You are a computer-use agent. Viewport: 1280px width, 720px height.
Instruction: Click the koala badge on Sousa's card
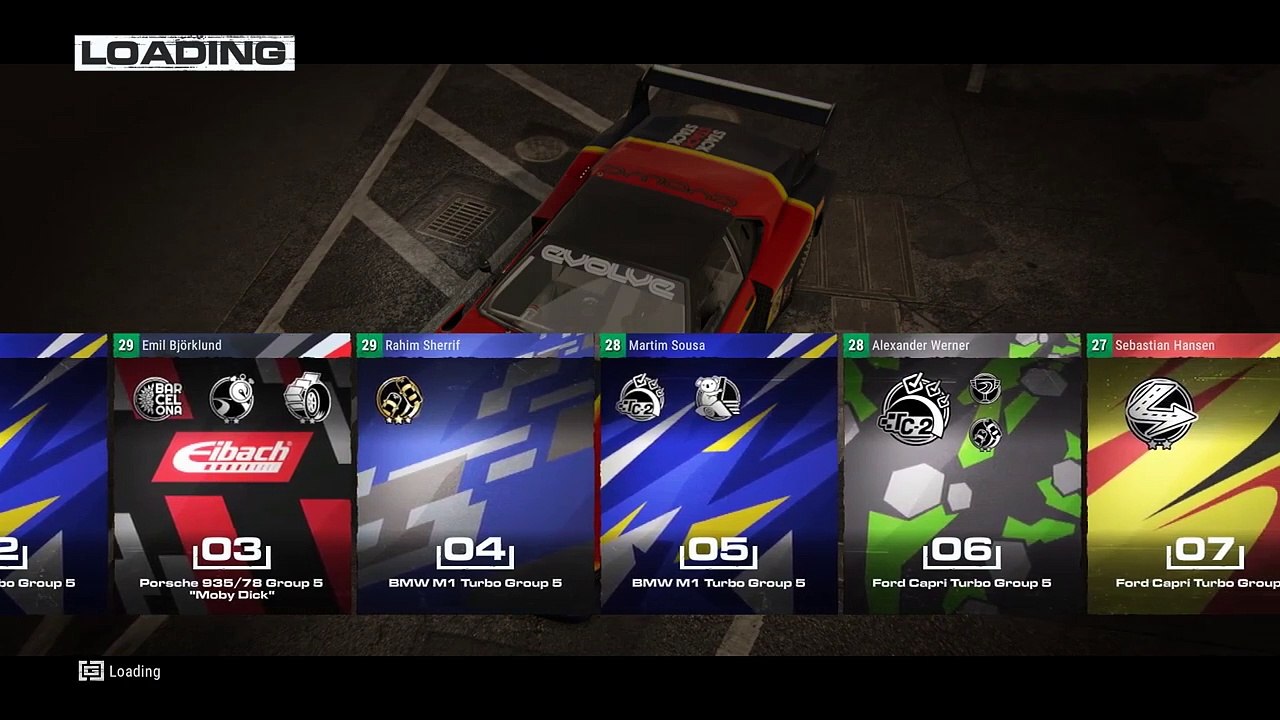[717, 398]
